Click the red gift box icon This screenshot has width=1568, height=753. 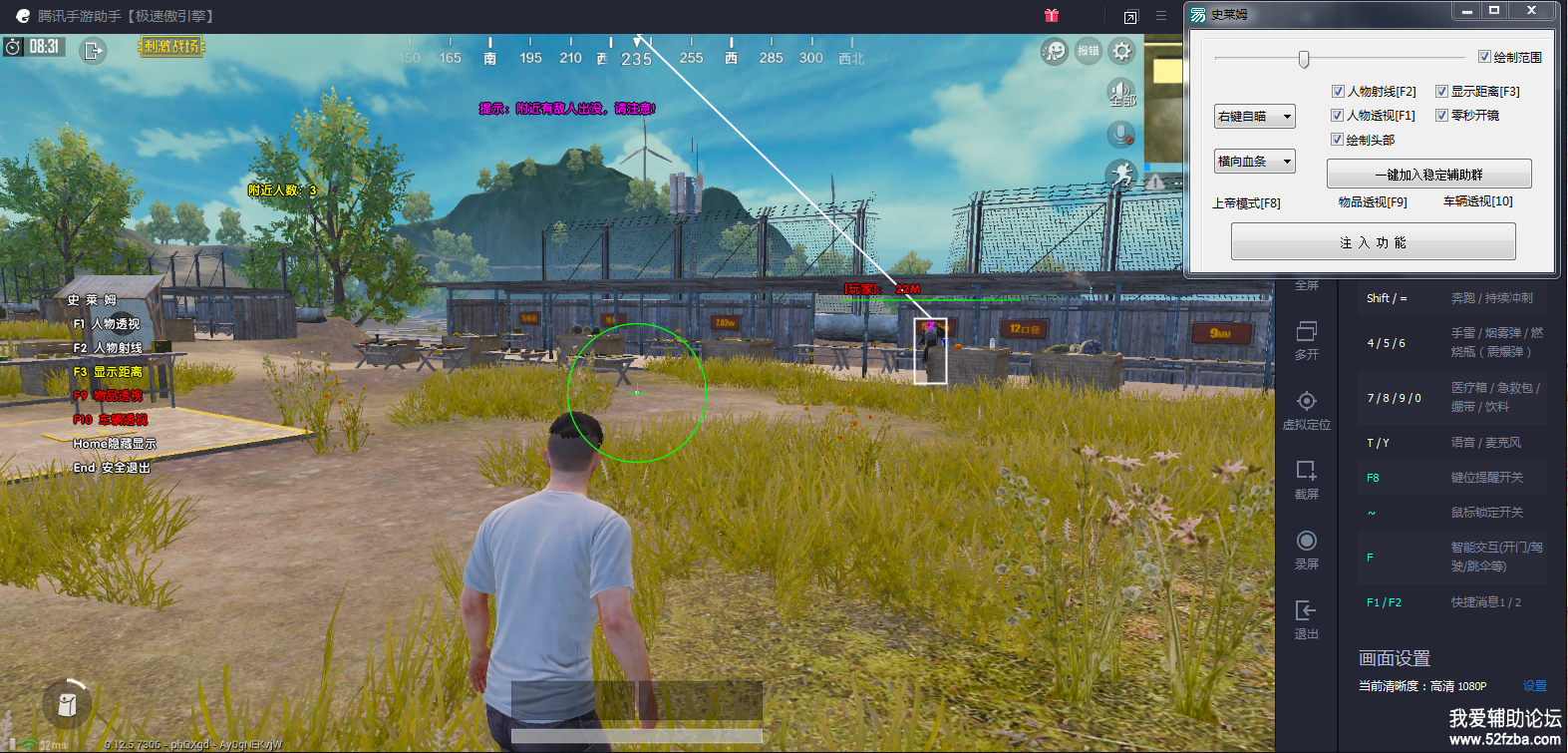click(1052, 16)
